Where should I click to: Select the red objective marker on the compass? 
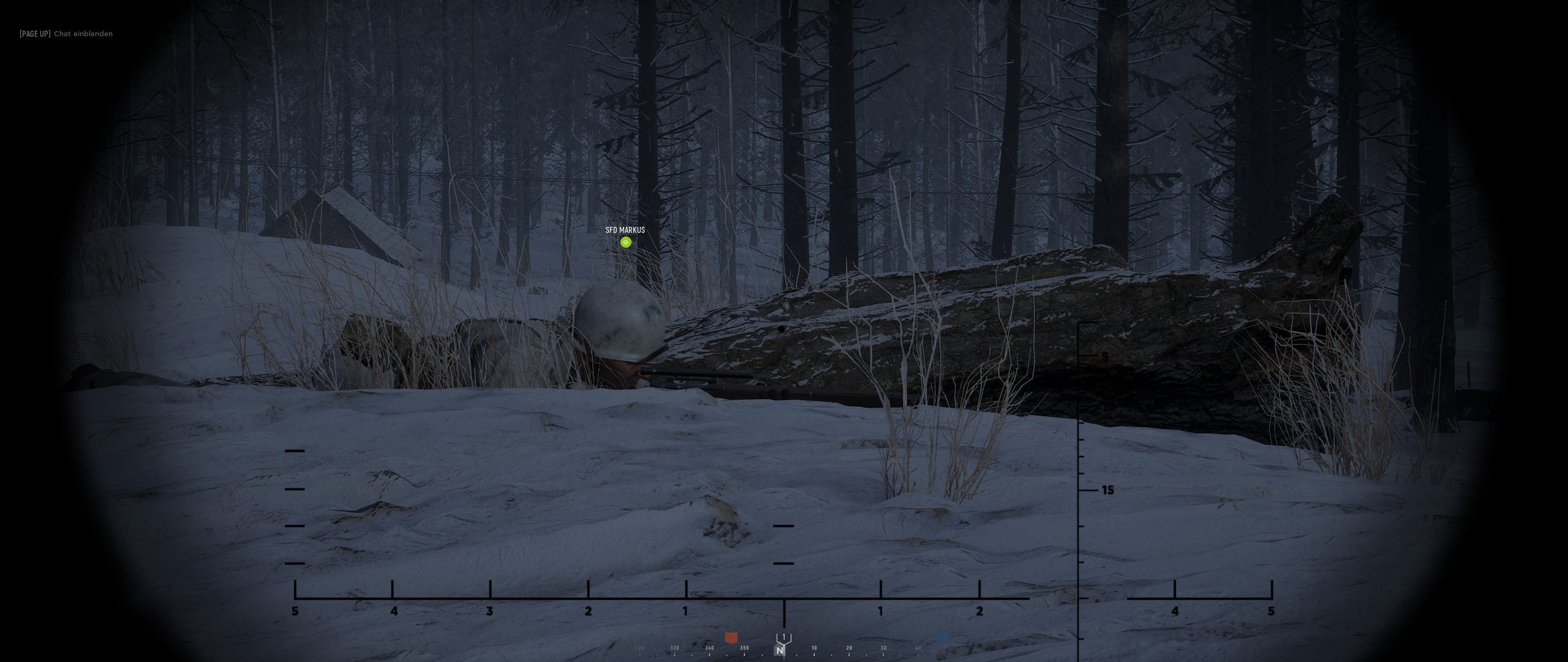(731, 638)
